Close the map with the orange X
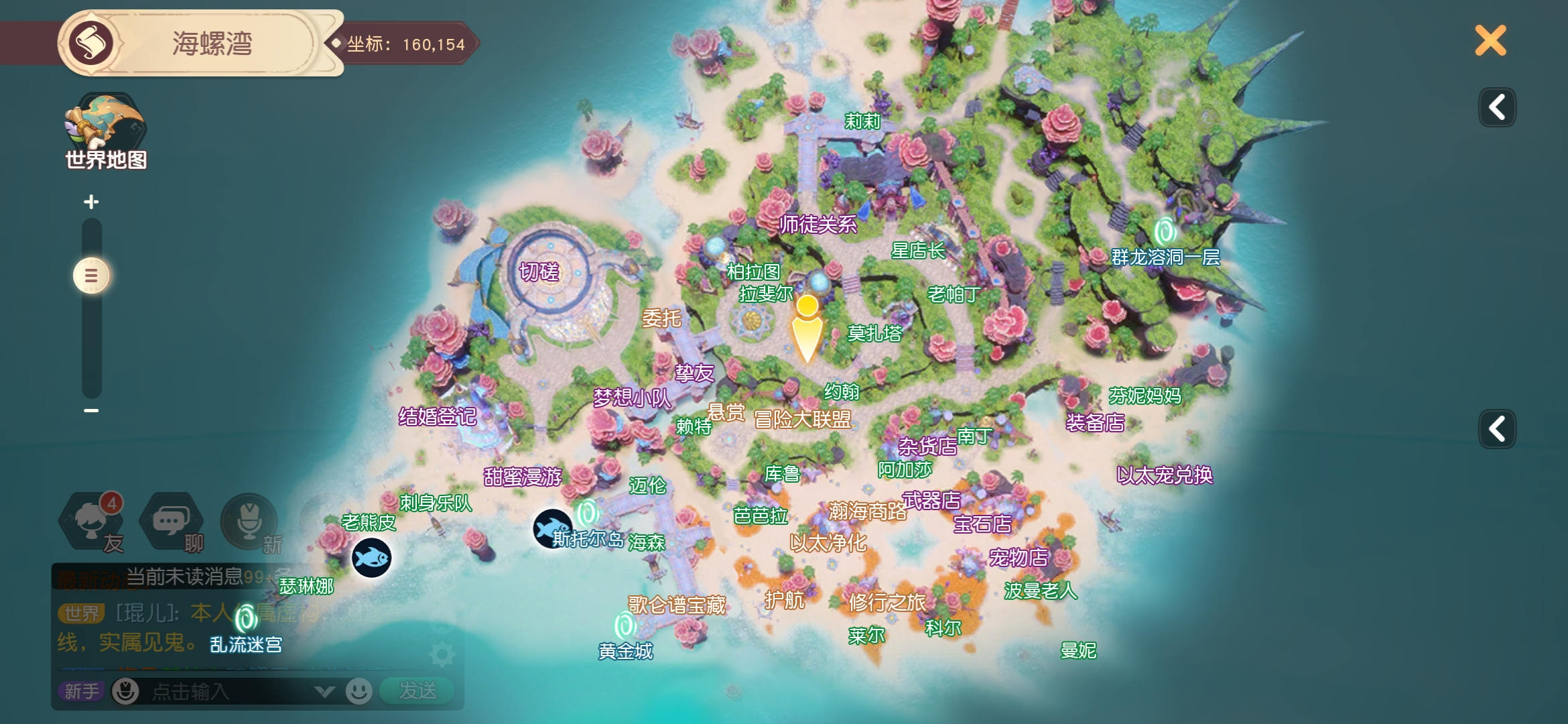The width and height of the screenshot is (1568, 724). point(1490,41)
